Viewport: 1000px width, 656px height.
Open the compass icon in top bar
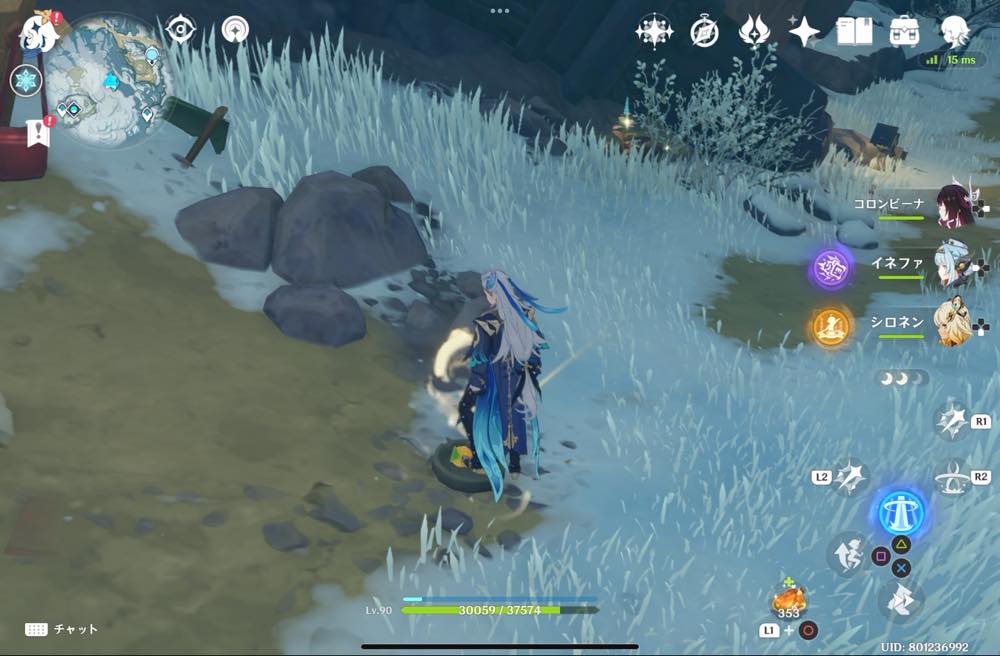click(704, 32)
